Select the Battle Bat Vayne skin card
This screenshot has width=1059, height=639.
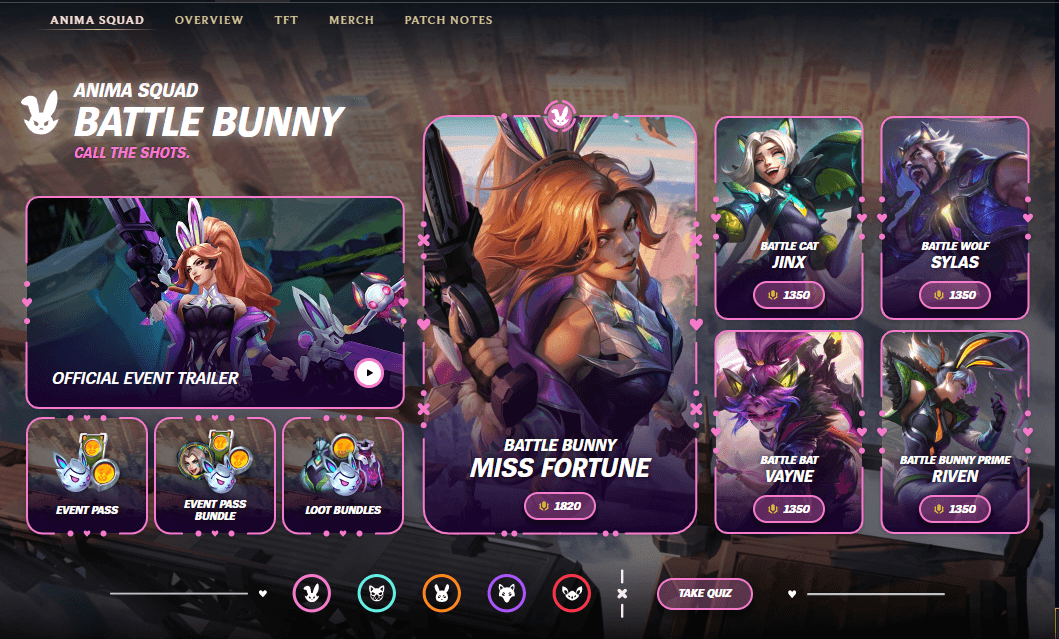789,430
